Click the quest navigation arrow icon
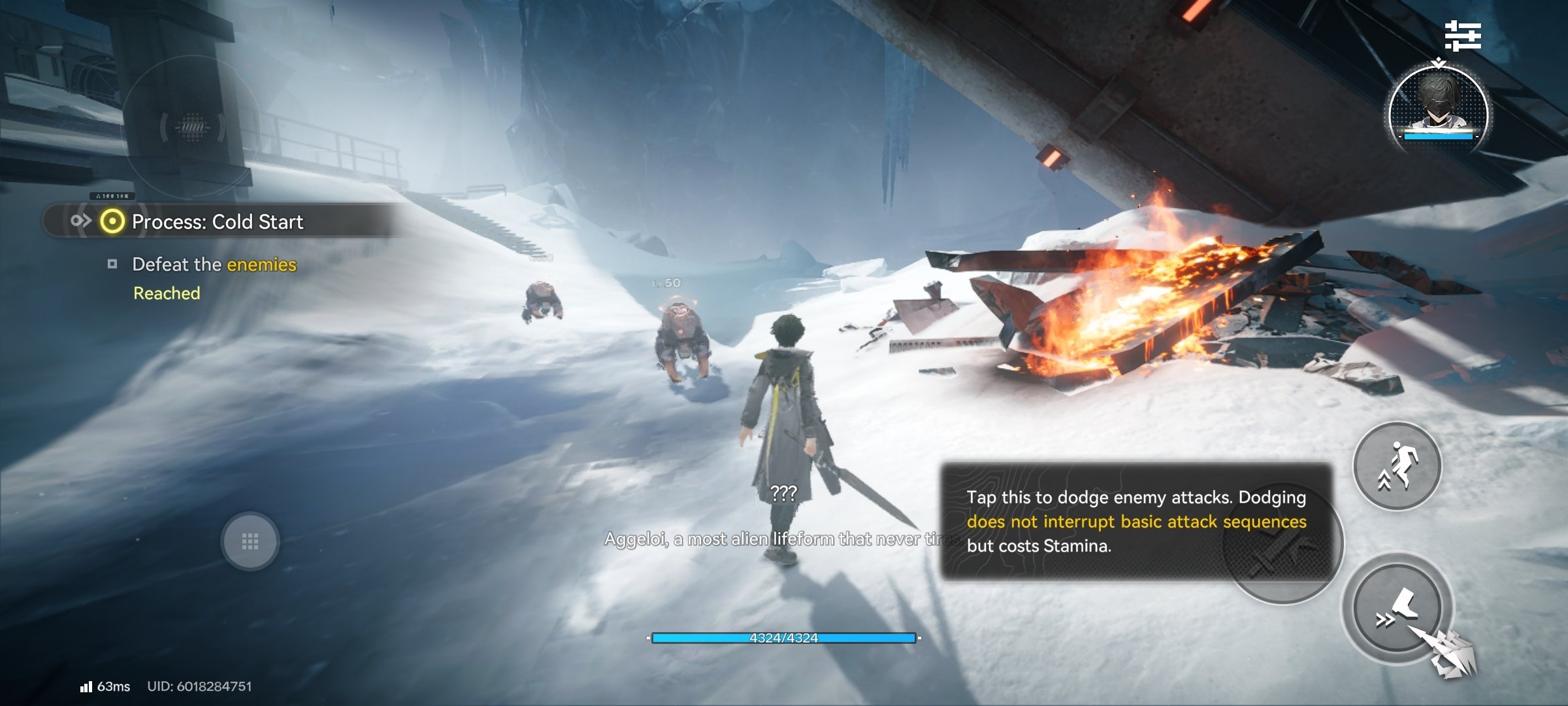The image size is (1568, 706). point(80,221)
